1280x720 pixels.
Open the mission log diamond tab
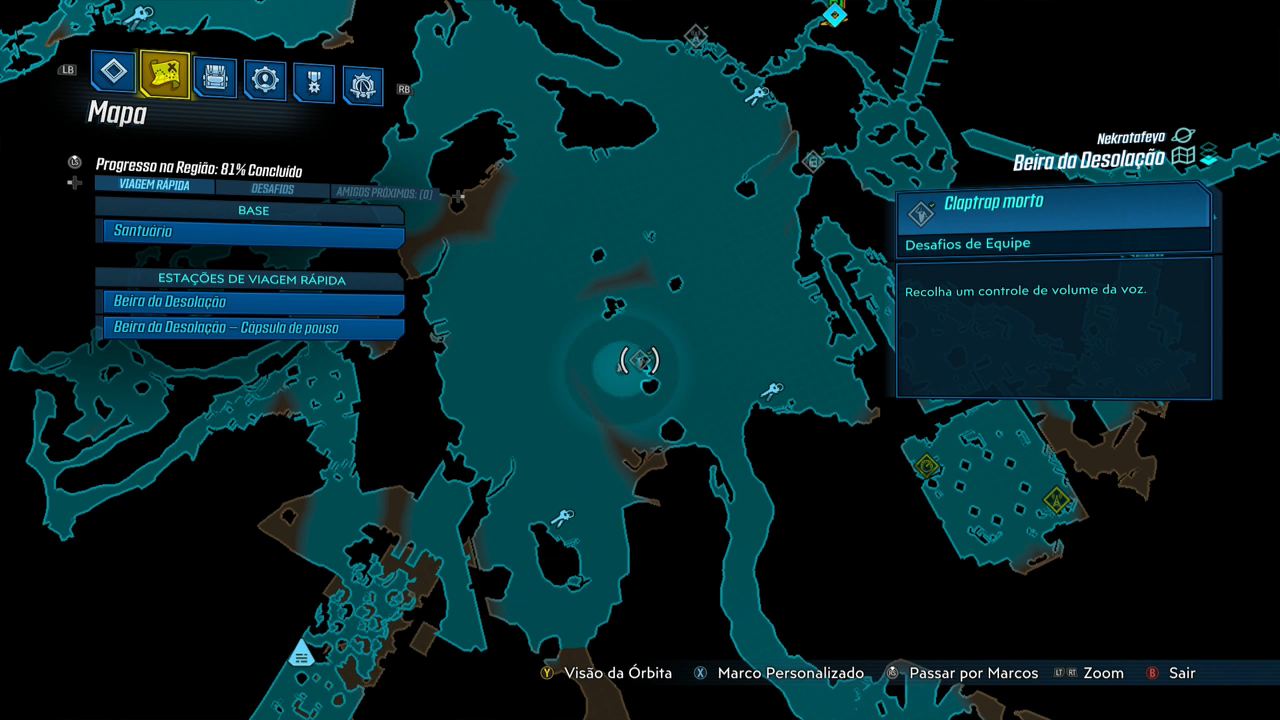114,71
